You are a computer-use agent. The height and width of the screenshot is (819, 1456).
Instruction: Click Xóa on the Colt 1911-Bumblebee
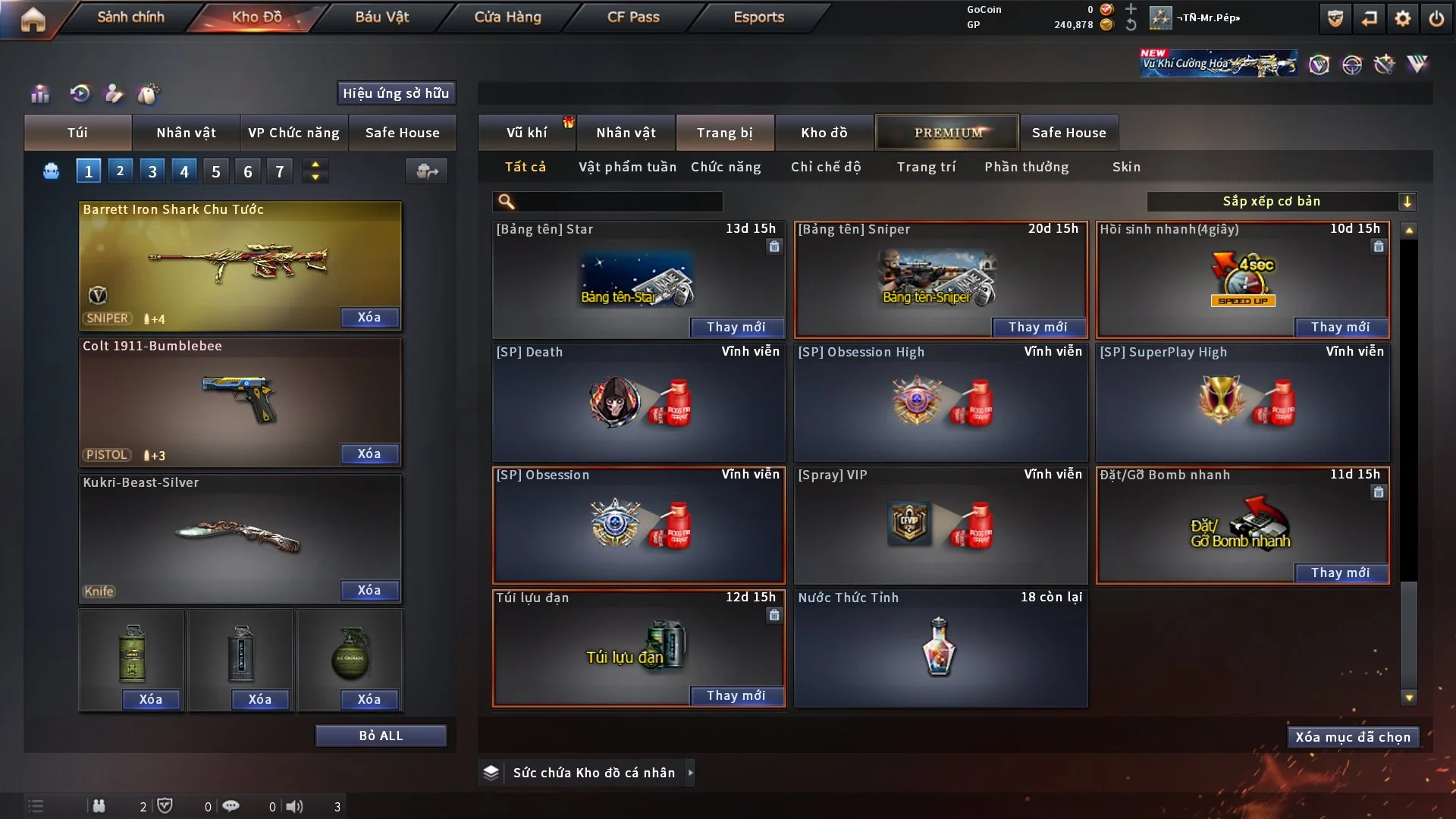point(369,453)
